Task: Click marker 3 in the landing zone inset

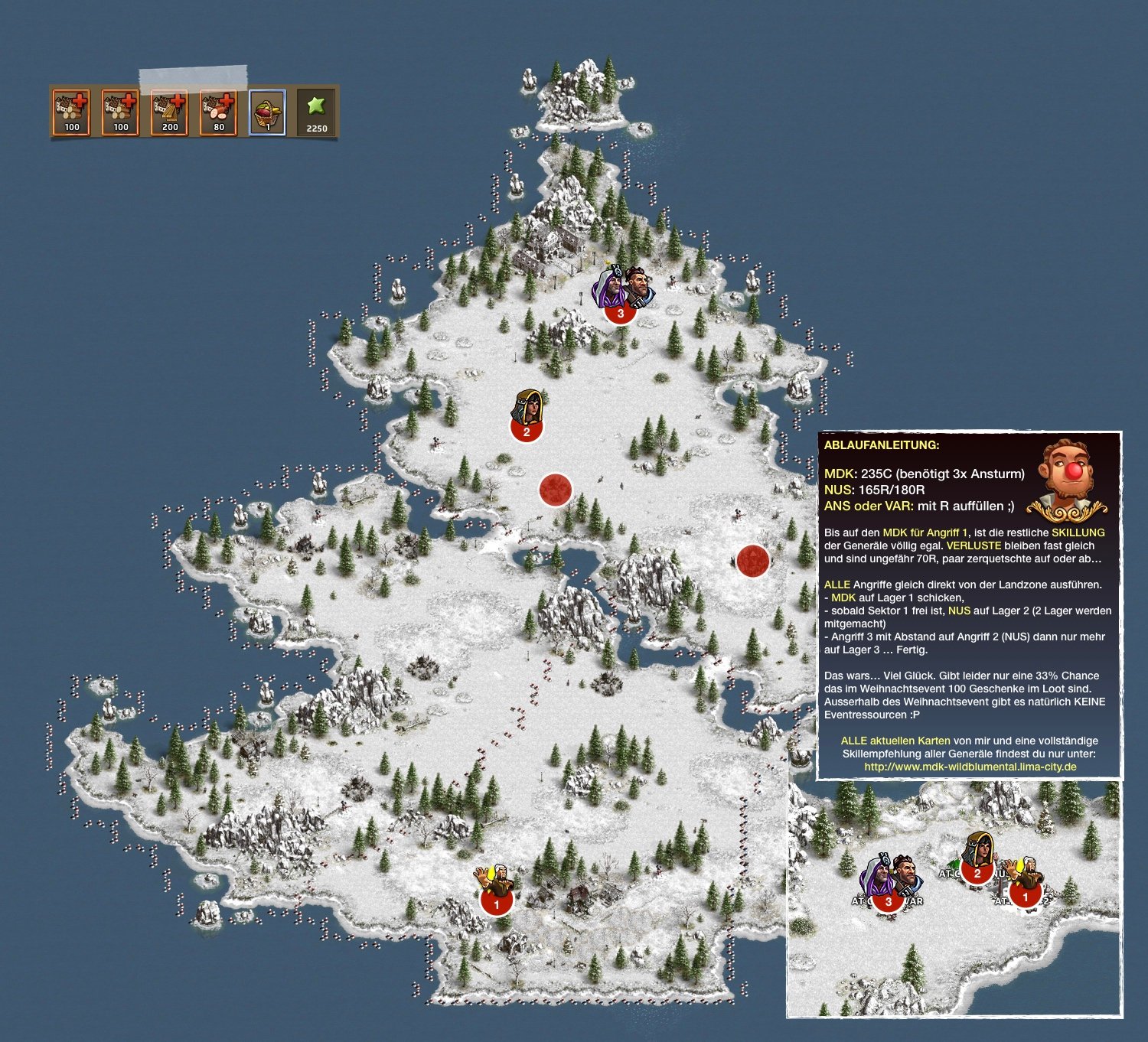Action: [888, 900]
